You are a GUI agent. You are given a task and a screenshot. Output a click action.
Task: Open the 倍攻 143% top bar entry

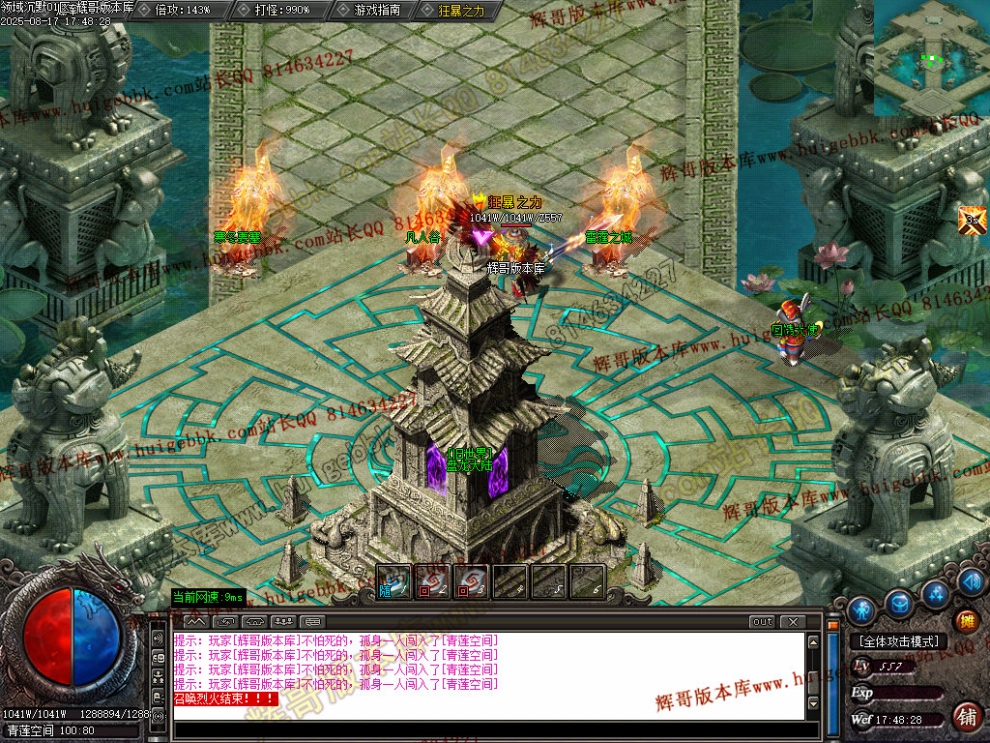(183, 10)
